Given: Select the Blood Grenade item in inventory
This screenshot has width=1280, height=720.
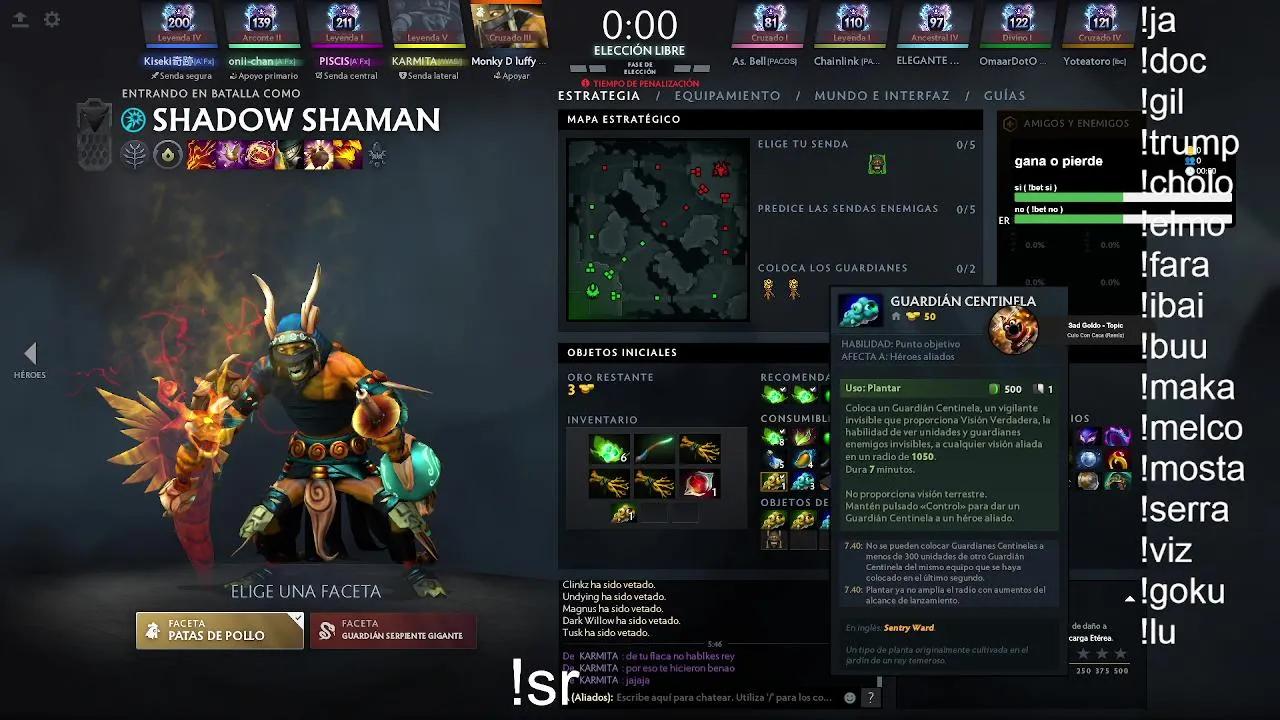Looking at the screenshot, I should [x=699, y=483].
